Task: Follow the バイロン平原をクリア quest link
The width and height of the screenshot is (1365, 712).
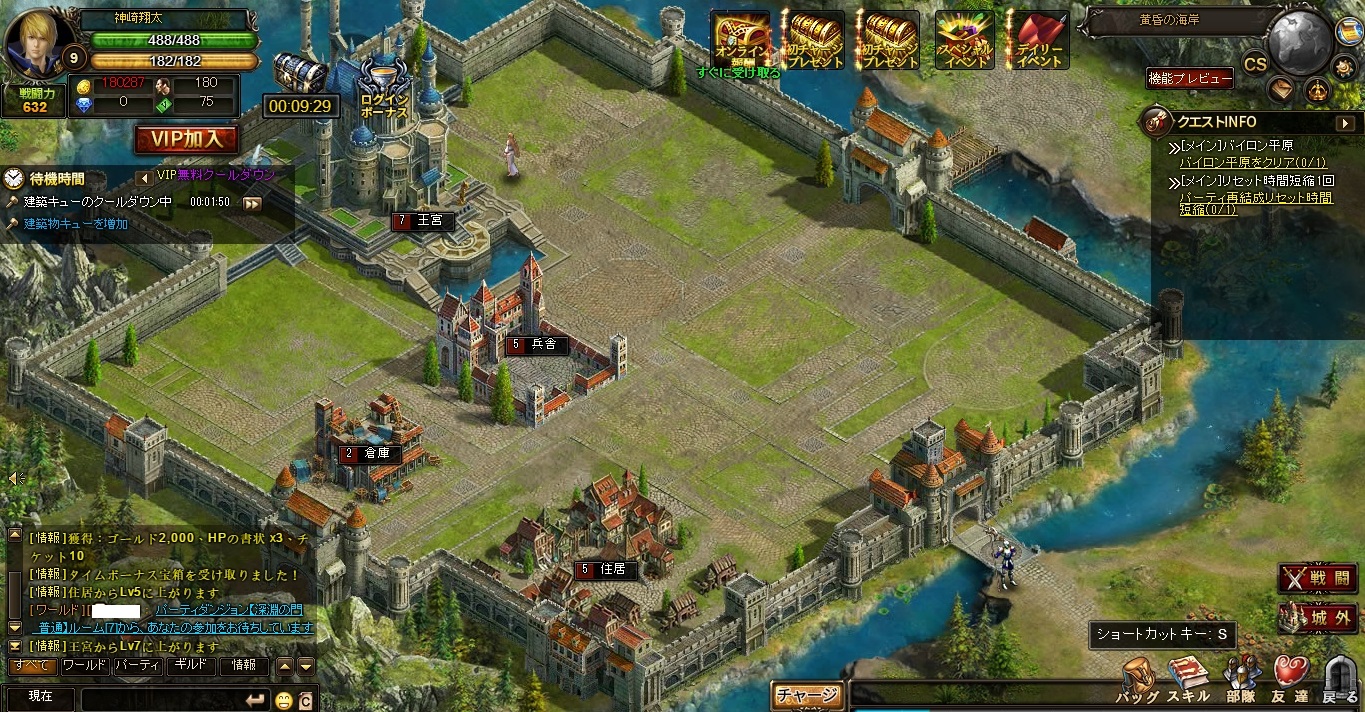Action: click(x=1240, y=161)
